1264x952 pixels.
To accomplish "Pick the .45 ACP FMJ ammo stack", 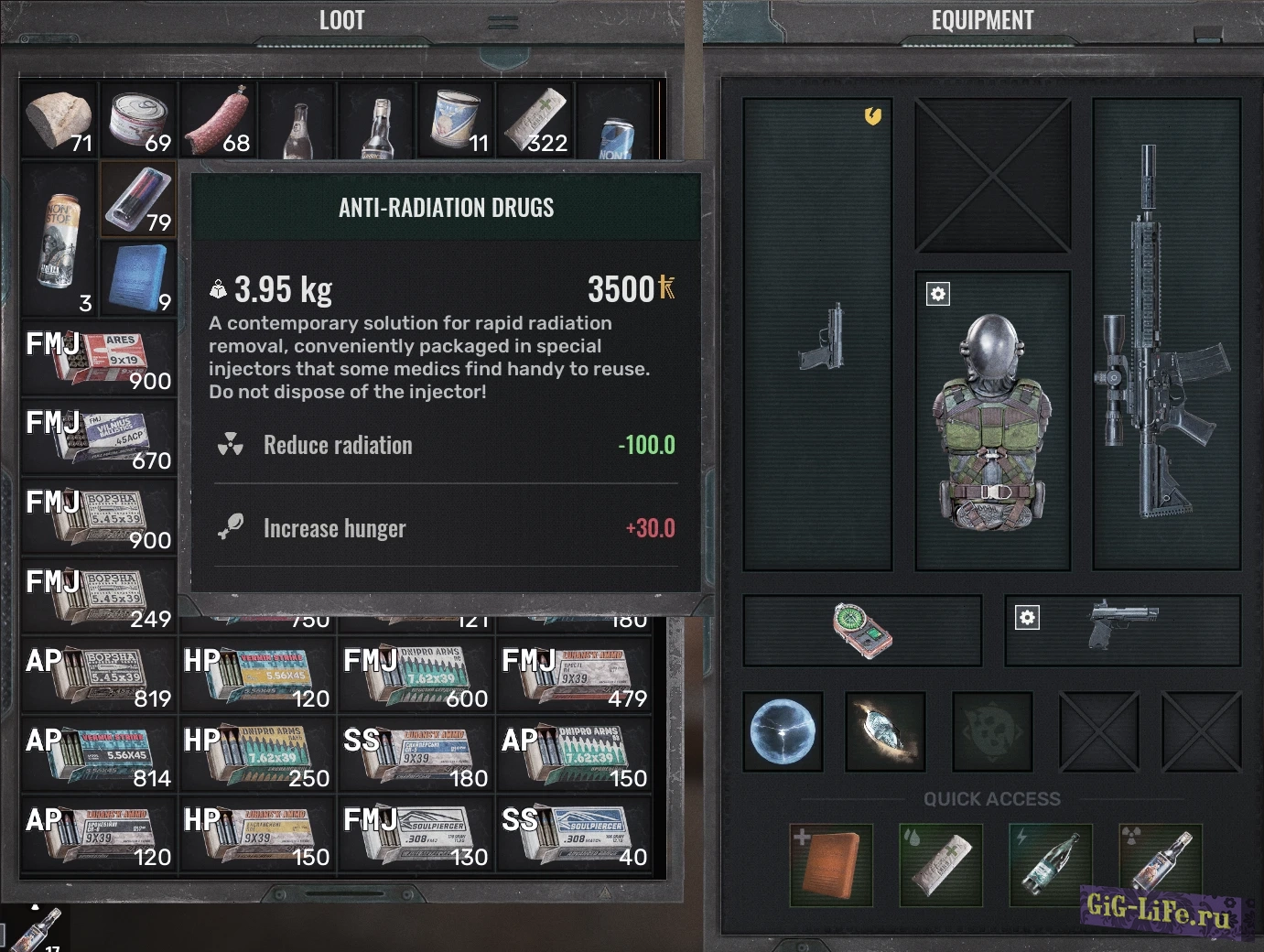I will click(99, 438).
